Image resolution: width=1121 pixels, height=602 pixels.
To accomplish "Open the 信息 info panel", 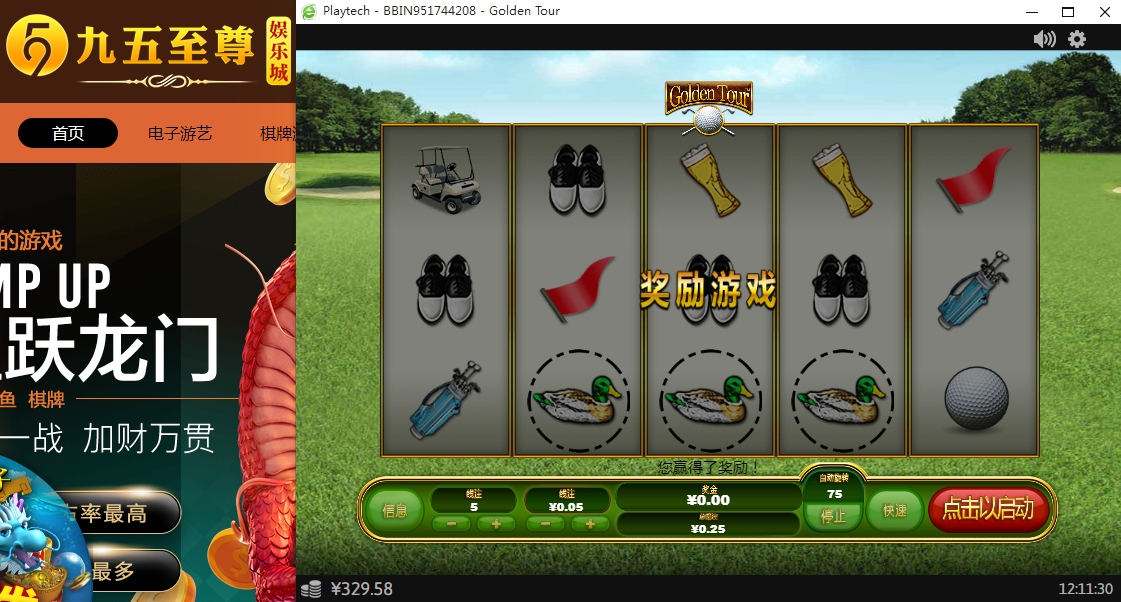I will tap(395, 511).
